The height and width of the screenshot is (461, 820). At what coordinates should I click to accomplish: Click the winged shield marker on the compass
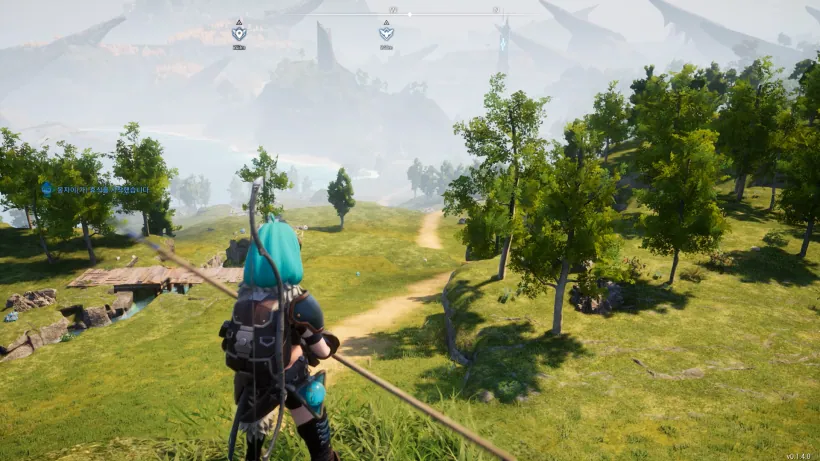(386, 33)
